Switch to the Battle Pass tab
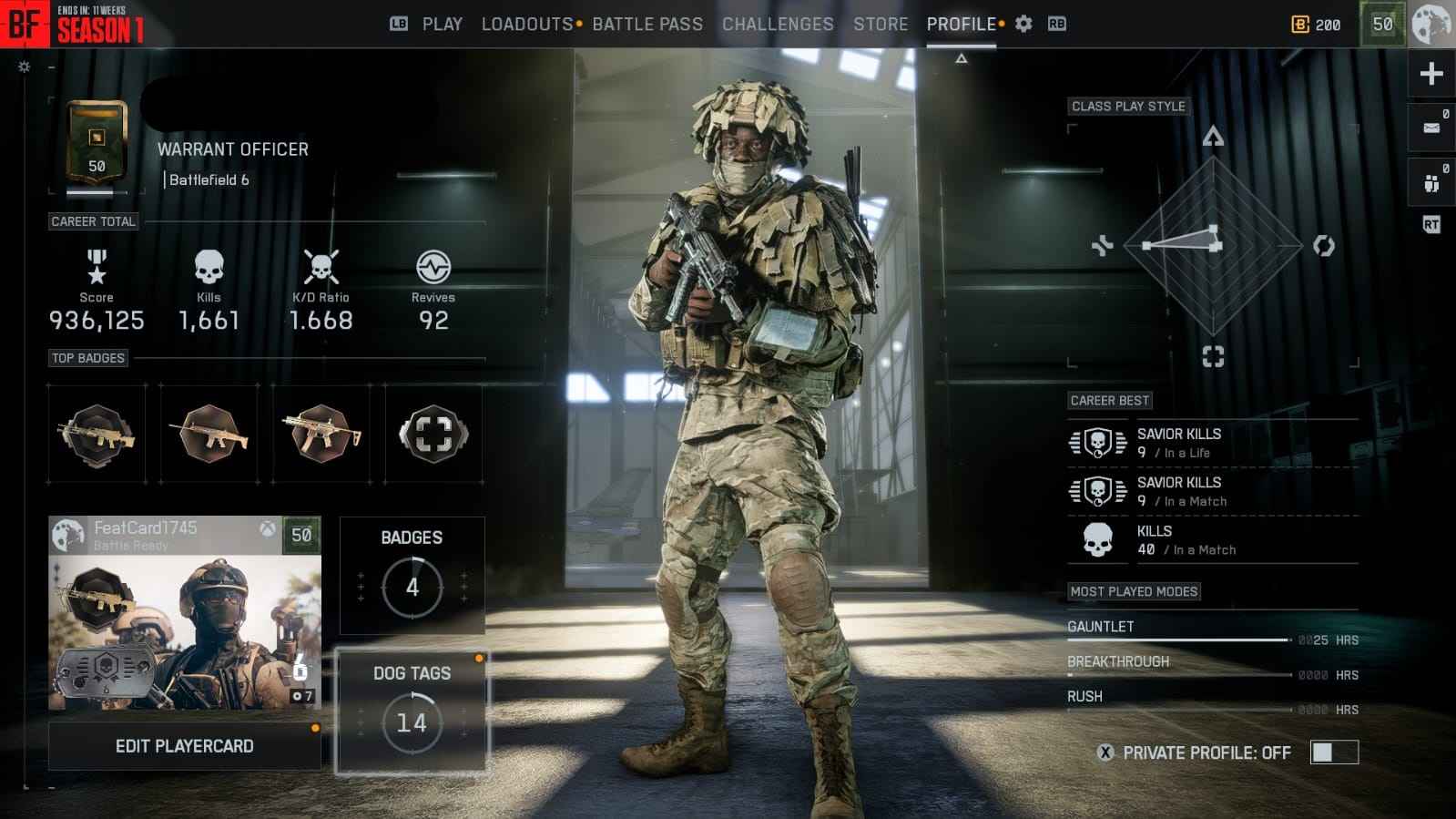Screen dimensions: 1456x819 (647, 24)
